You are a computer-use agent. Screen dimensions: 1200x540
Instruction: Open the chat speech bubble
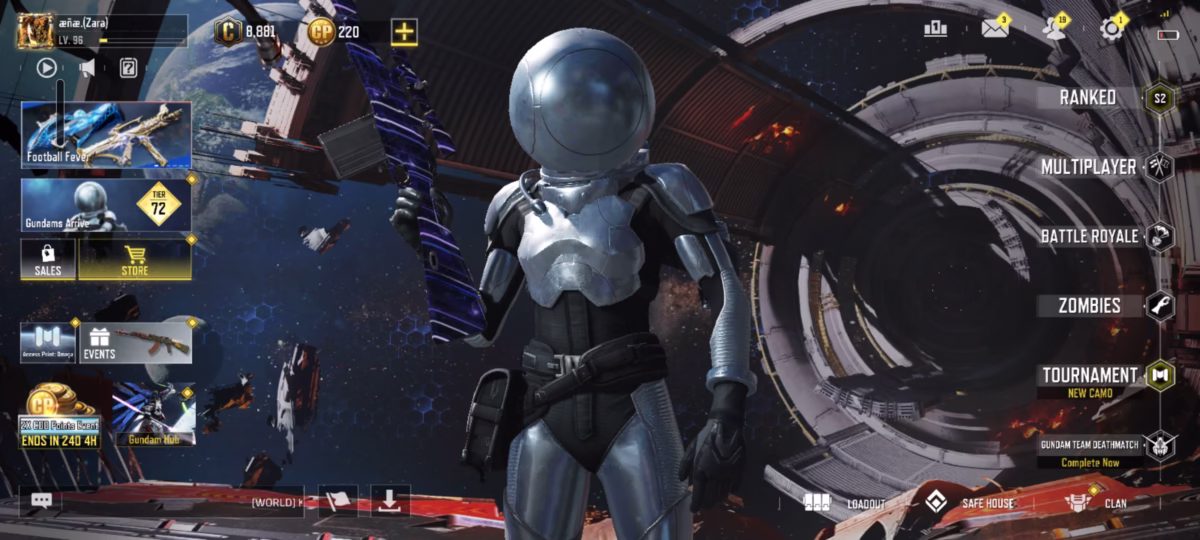click(x=41, y=501)
